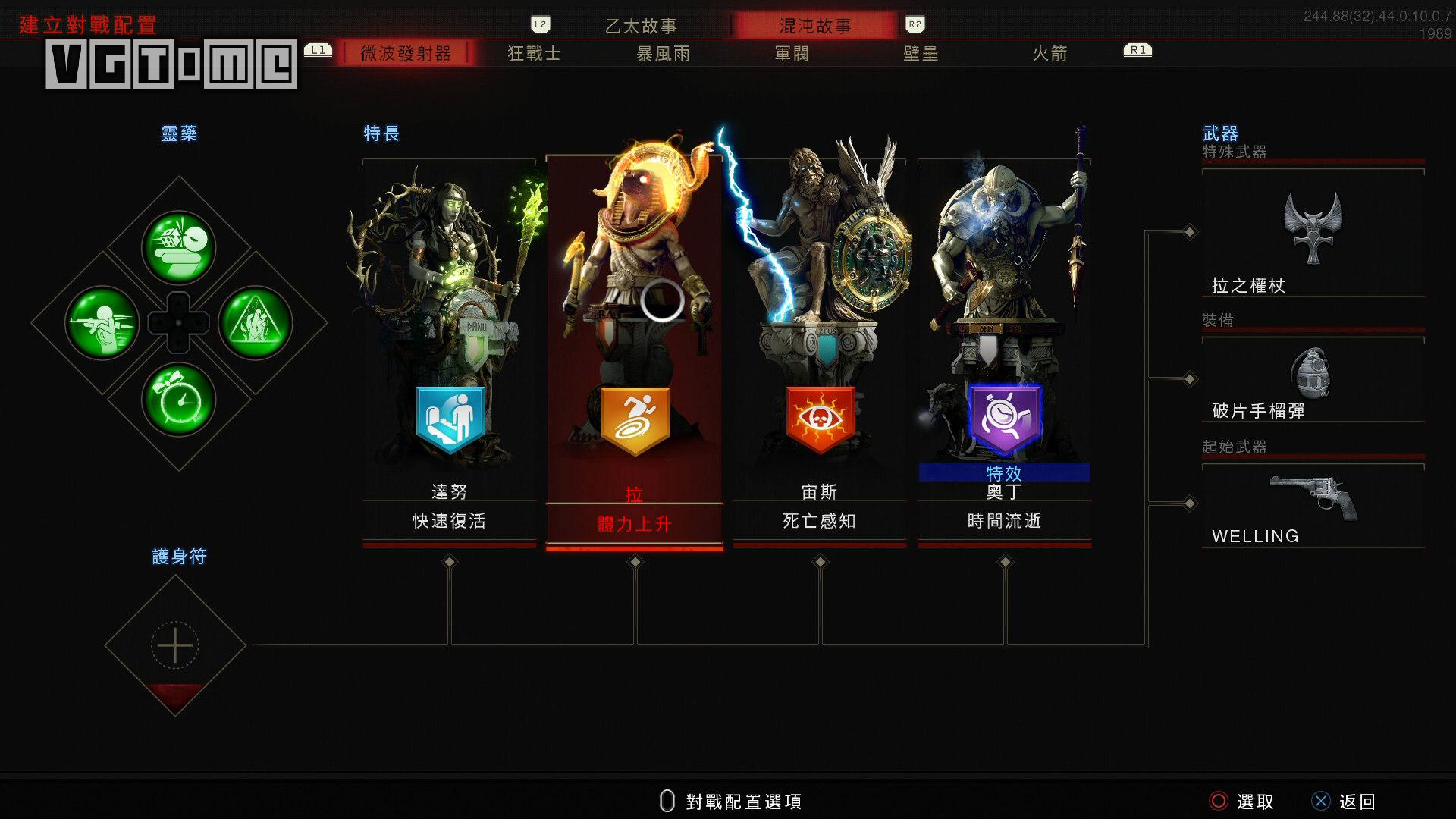Select the 奧丁 時間流逝 perk card

coord(1004,349)
